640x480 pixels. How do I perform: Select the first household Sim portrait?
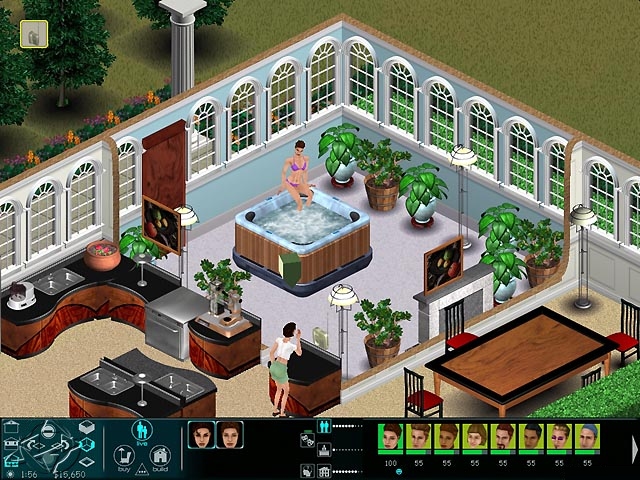(200, 435)
